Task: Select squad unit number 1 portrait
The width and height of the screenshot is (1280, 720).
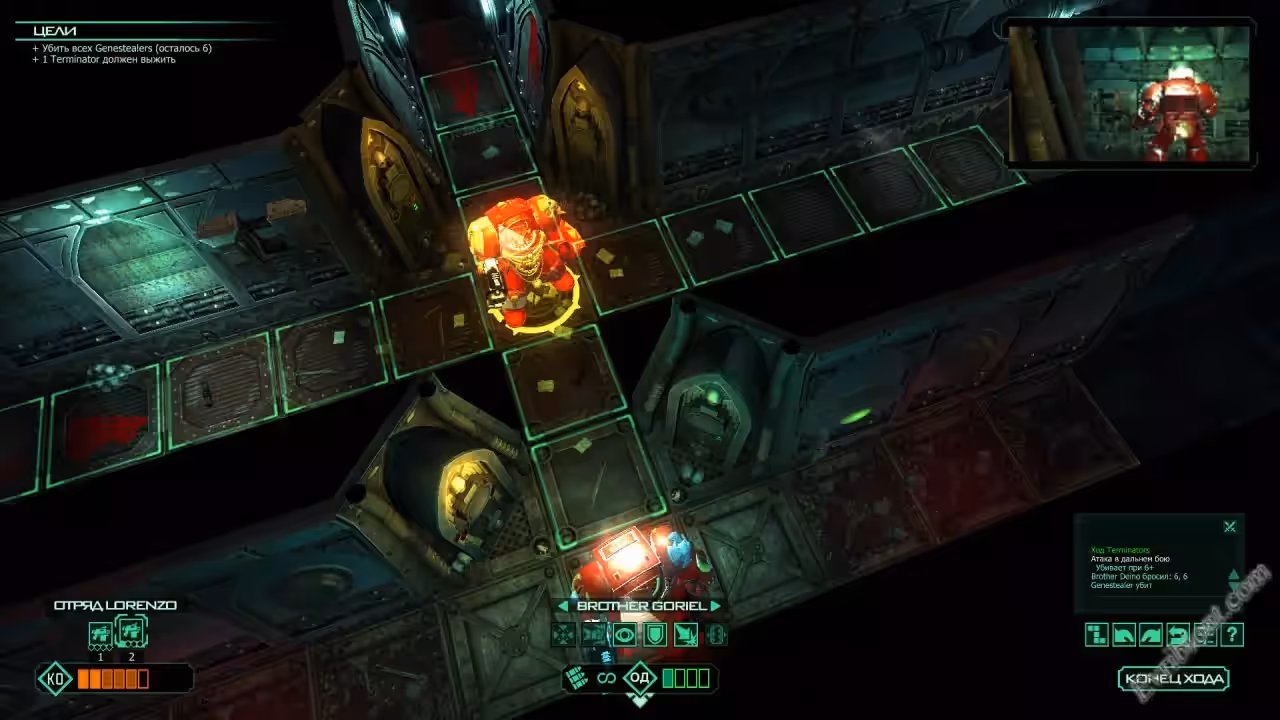Action: [100, 633]
